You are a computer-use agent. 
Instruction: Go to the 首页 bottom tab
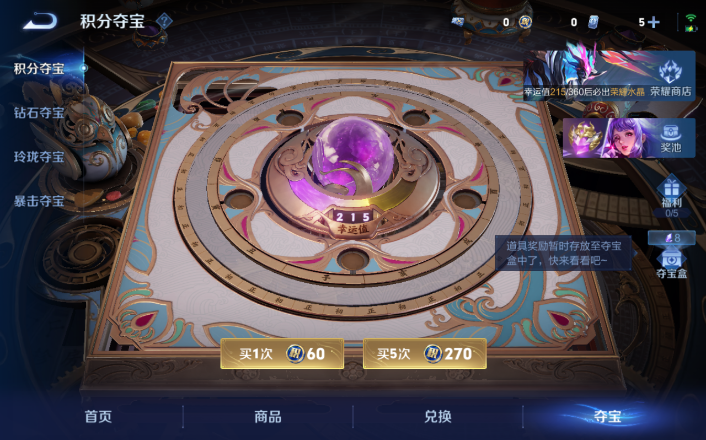[x=98, y=417]
